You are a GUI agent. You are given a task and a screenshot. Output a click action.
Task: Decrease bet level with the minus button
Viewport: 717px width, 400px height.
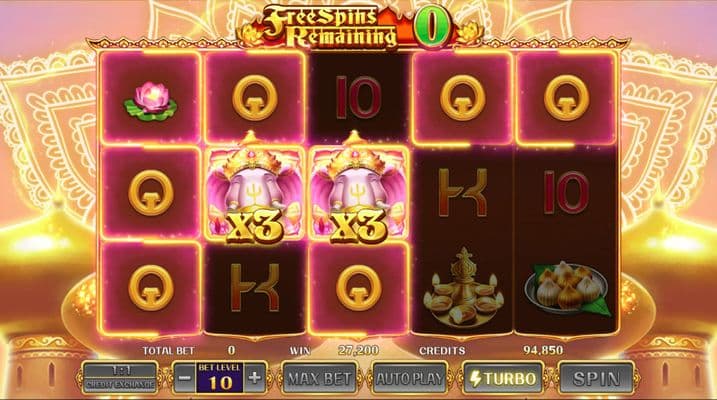click(183, 378)
